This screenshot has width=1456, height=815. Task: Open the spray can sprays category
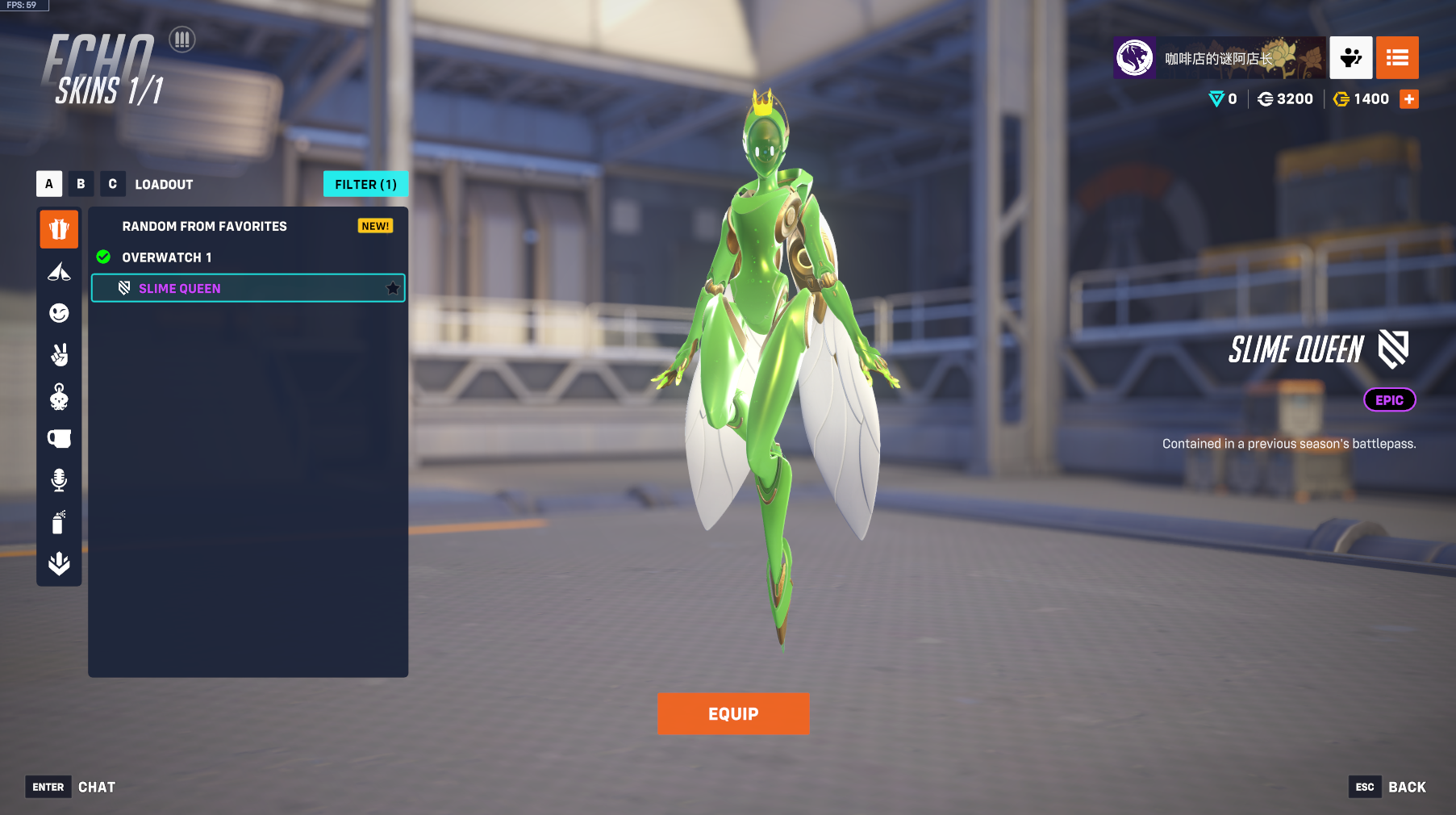59,522
